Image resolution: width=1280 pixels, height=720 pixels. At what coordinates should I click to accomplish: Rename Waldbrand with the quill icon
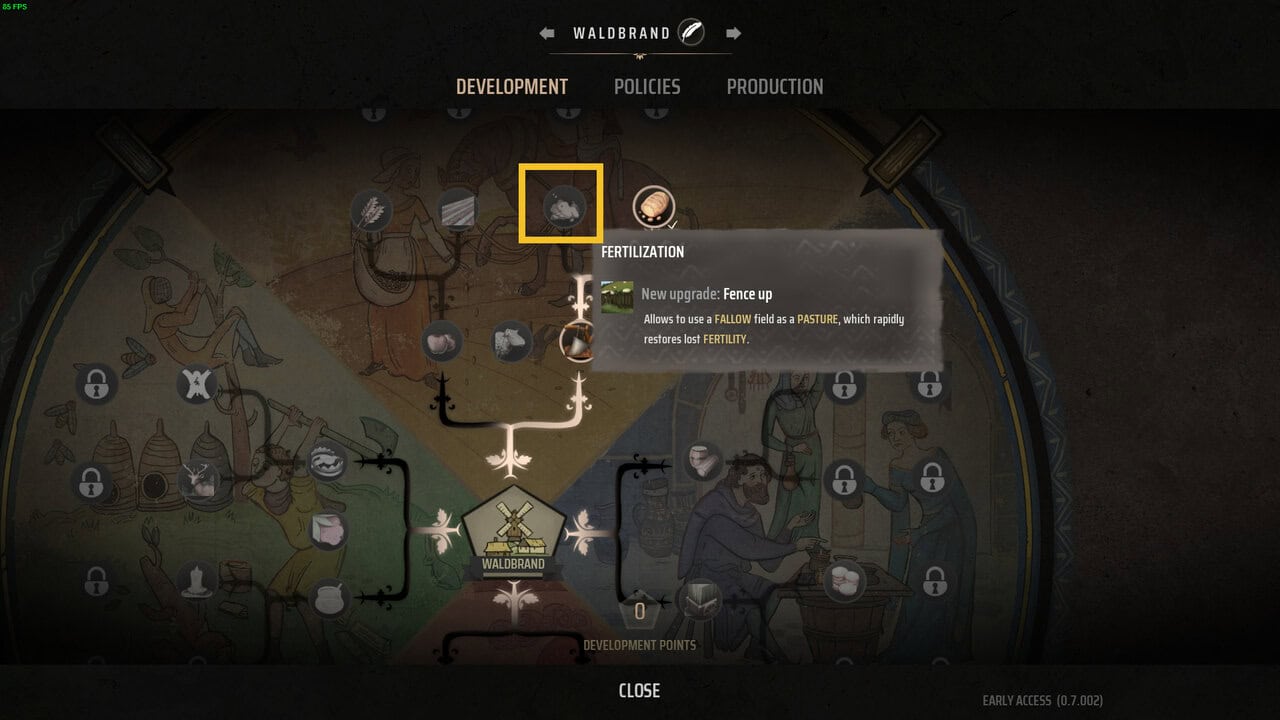pos(691,33)
